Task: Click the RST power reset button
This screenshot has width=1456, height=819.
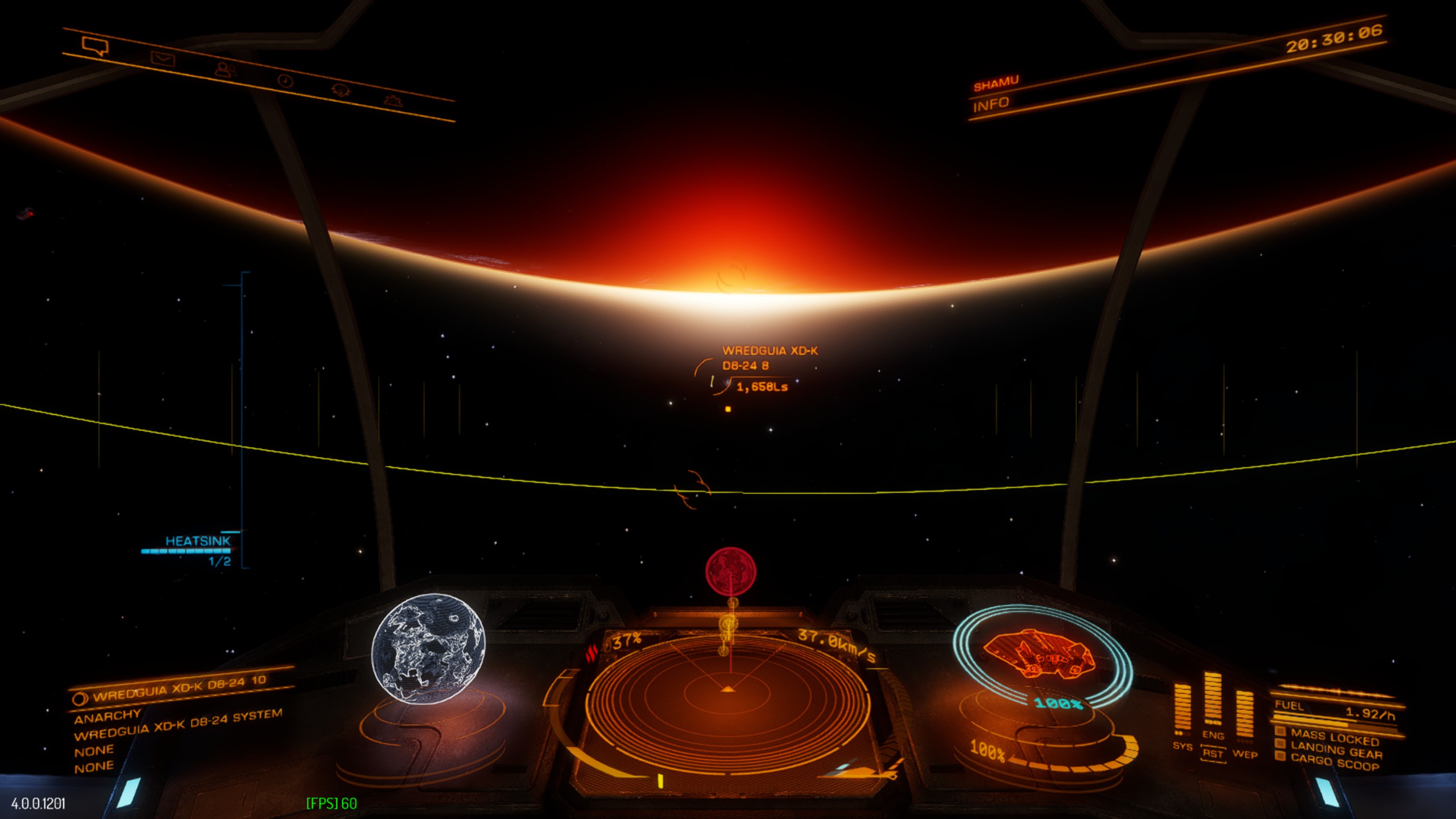Action: [x=1213, y=754]
